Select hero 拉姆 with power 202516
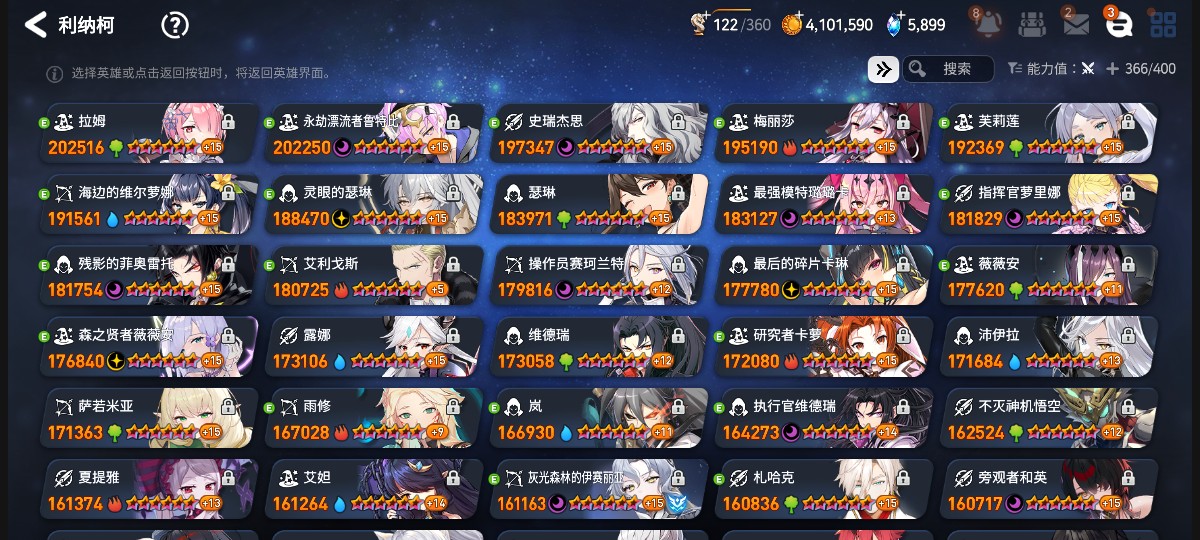Image resolution: width=1200 pixels, height=540 pixels. click(148, 134)
